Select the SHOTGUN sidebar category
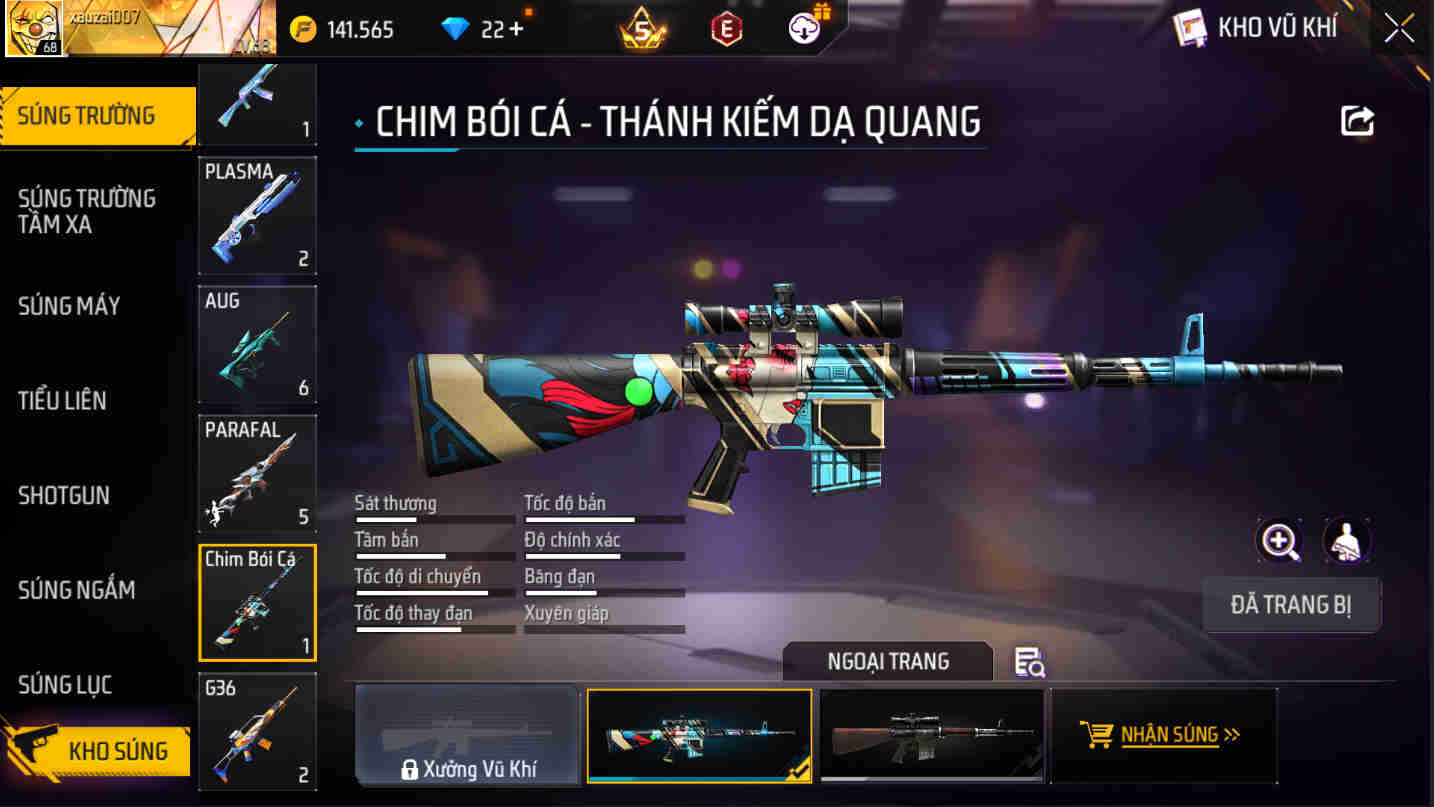The height and width of the screenshot is (807, 1434). tap(62, 495)
